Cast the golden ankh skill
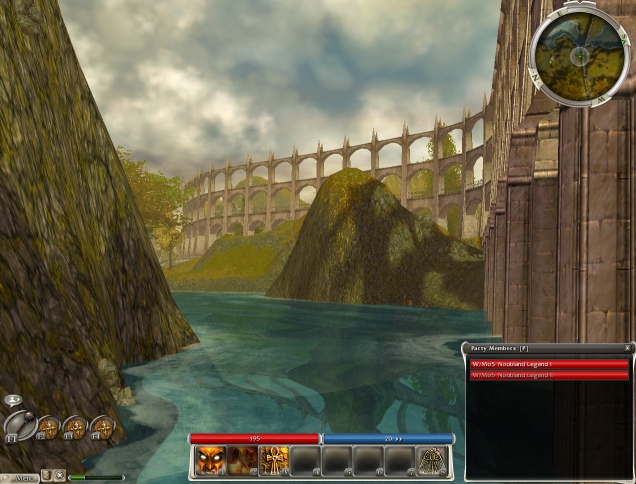 click(273, 460)
